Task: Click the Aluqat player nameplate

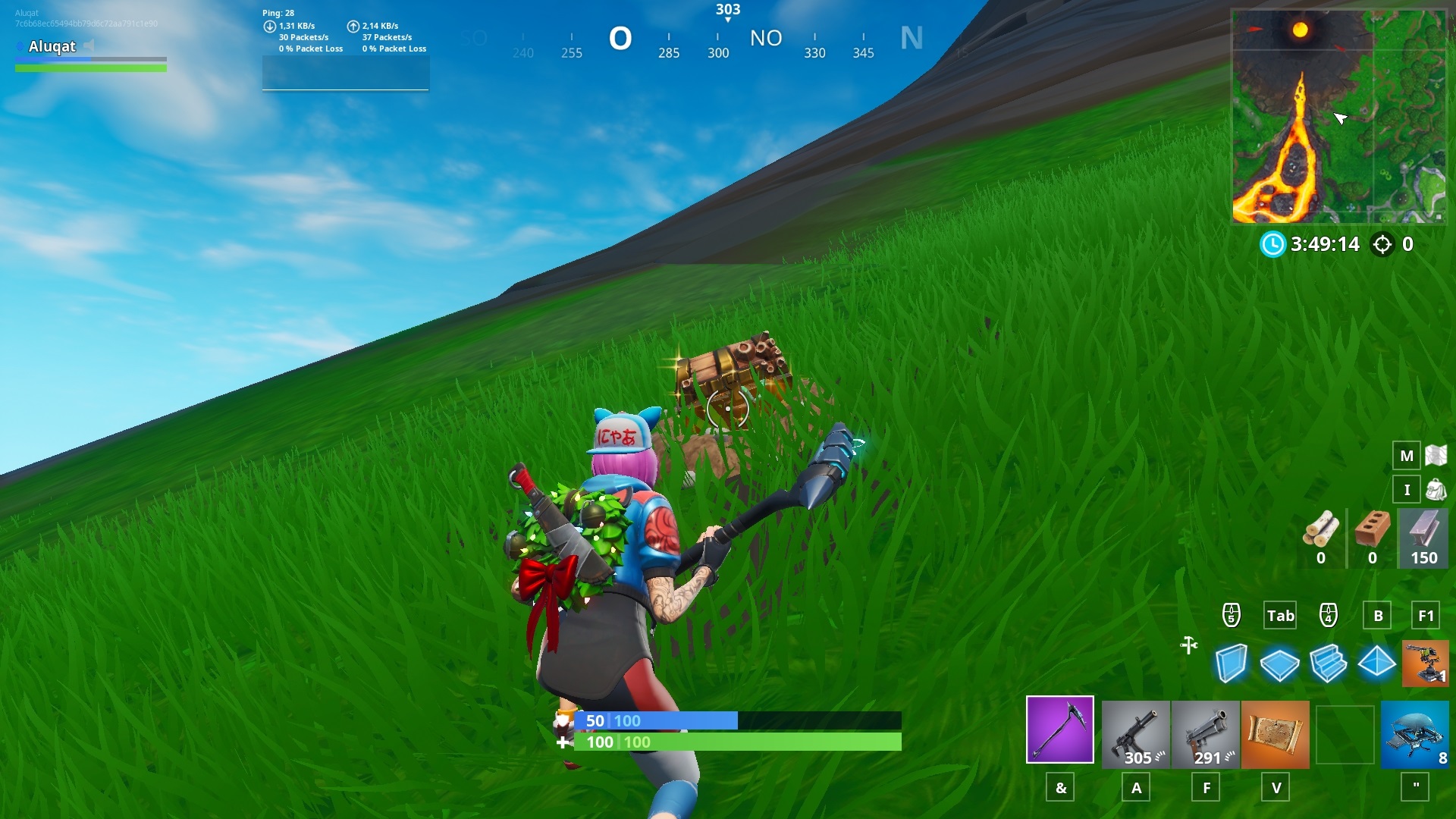Action: [x=53, y=47]
